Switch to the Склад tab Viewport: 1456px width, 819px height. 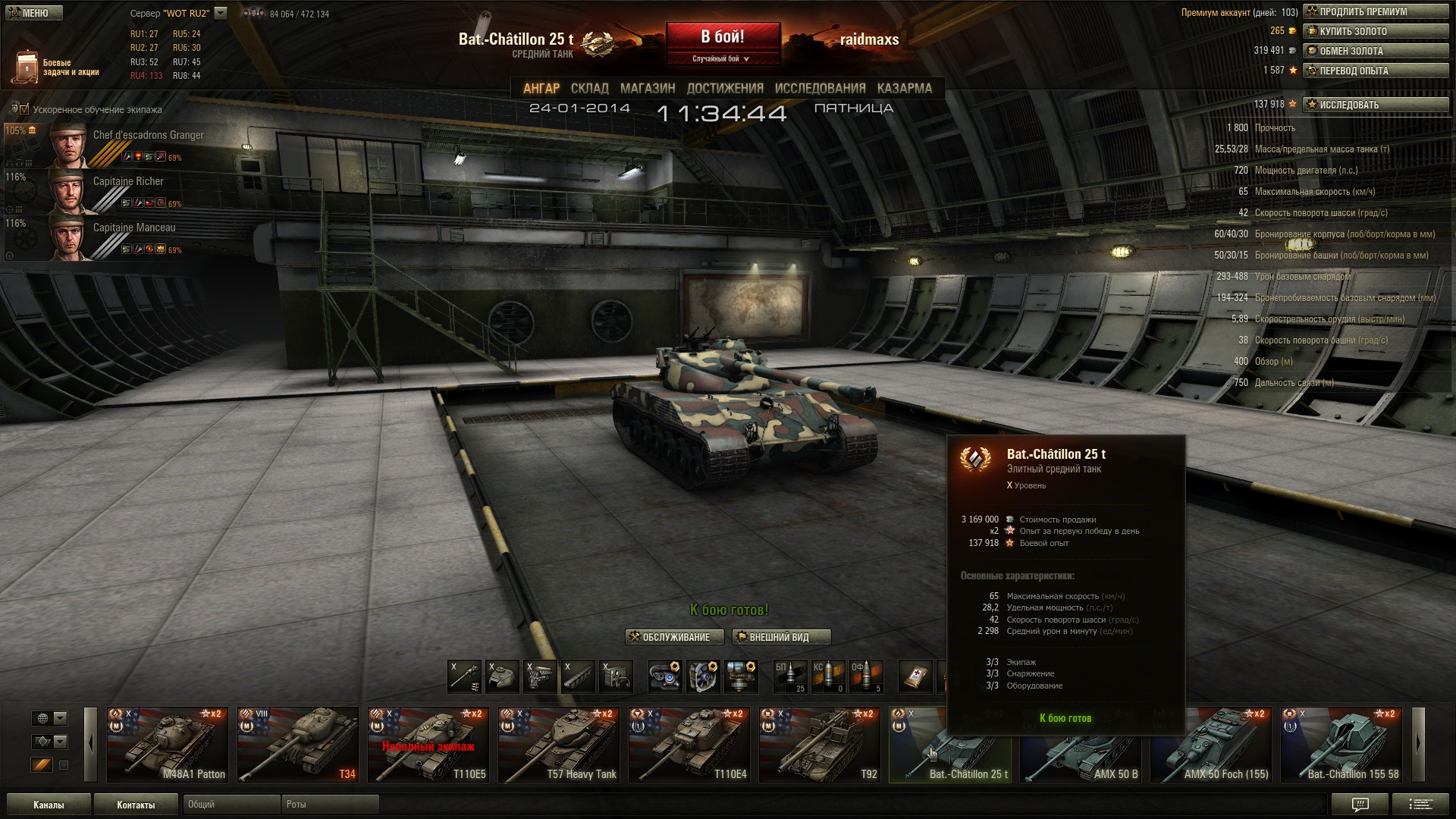[x=589, y=89]
